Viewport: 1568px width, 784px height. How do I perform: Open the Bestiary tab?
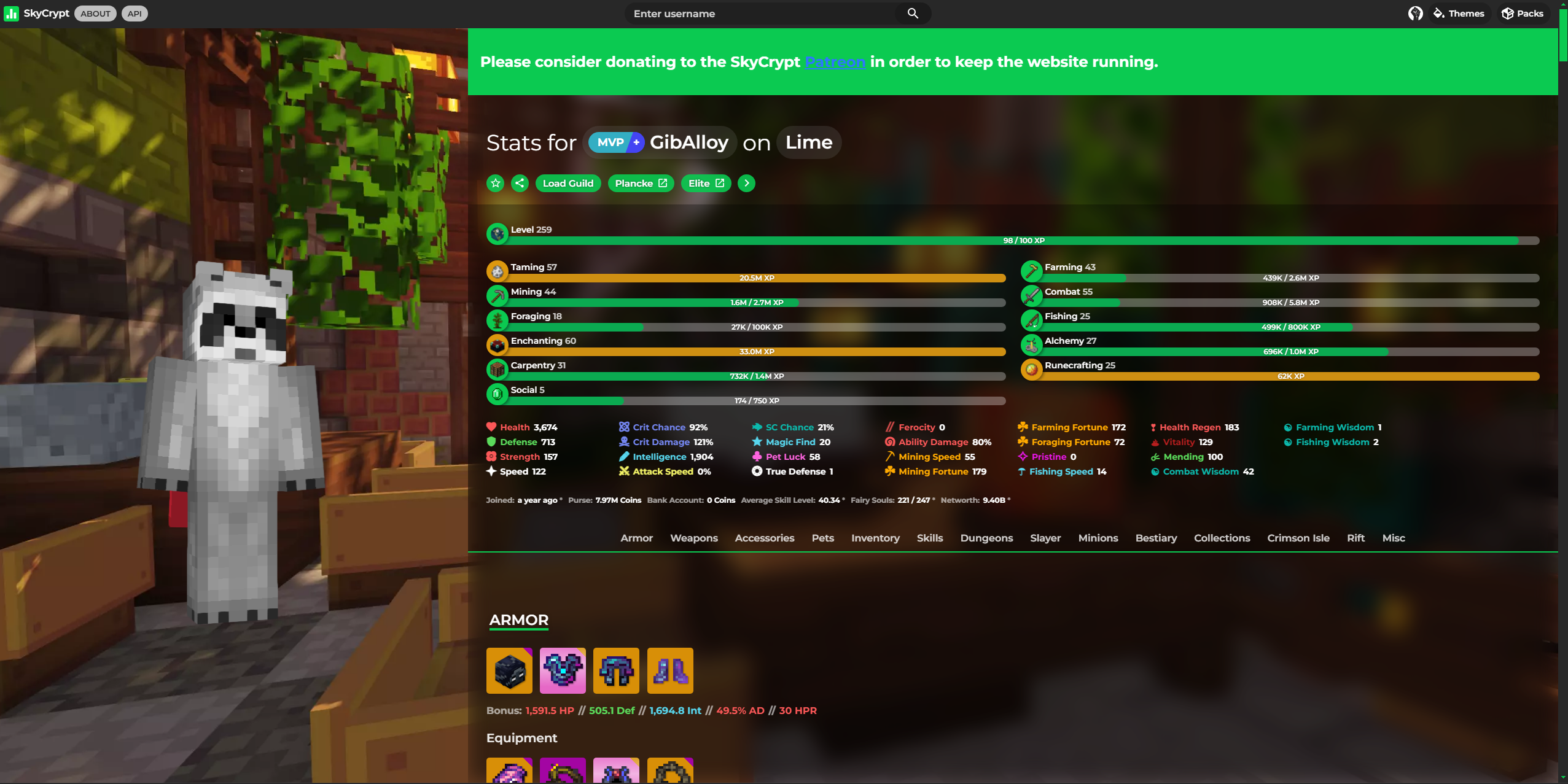coord(1155,538)
